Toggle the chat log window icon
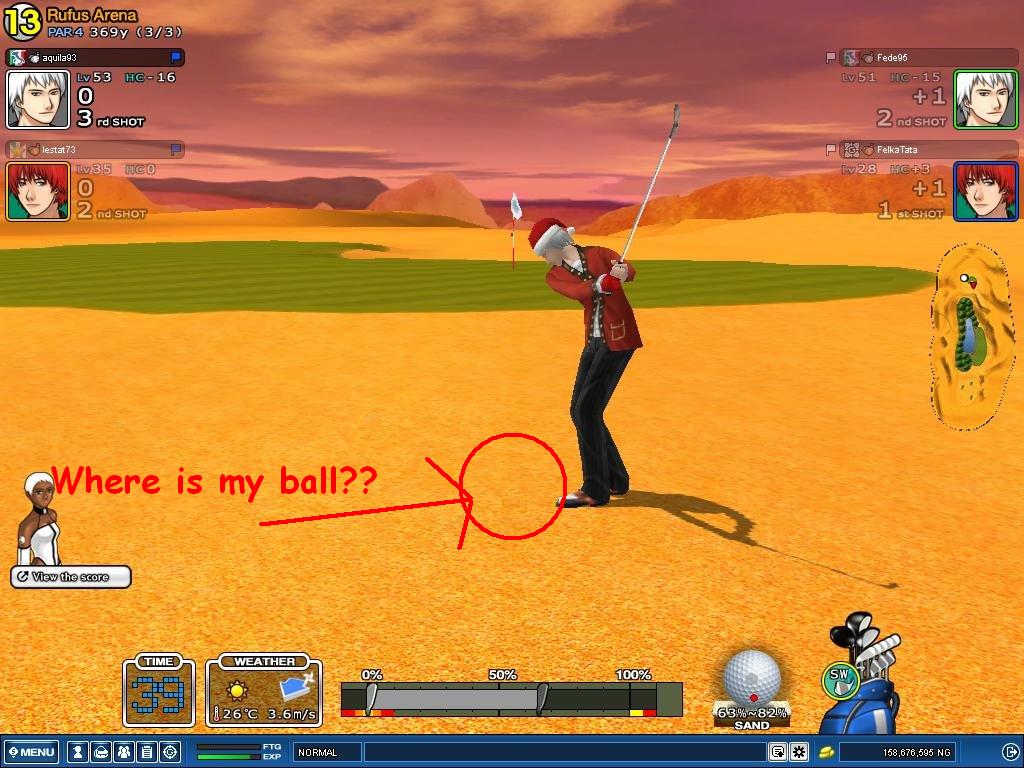 coord(777,752)
